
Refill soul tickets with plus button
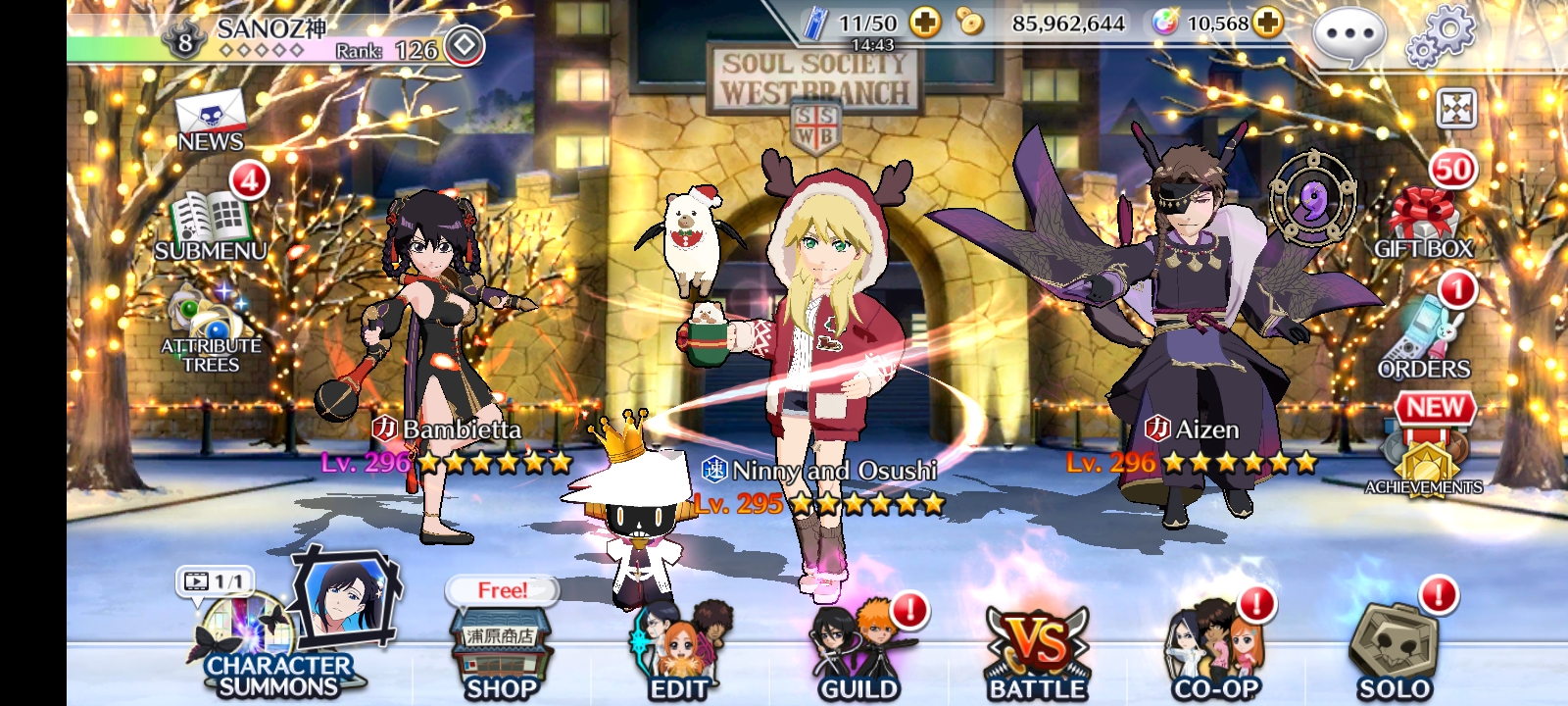924,23
